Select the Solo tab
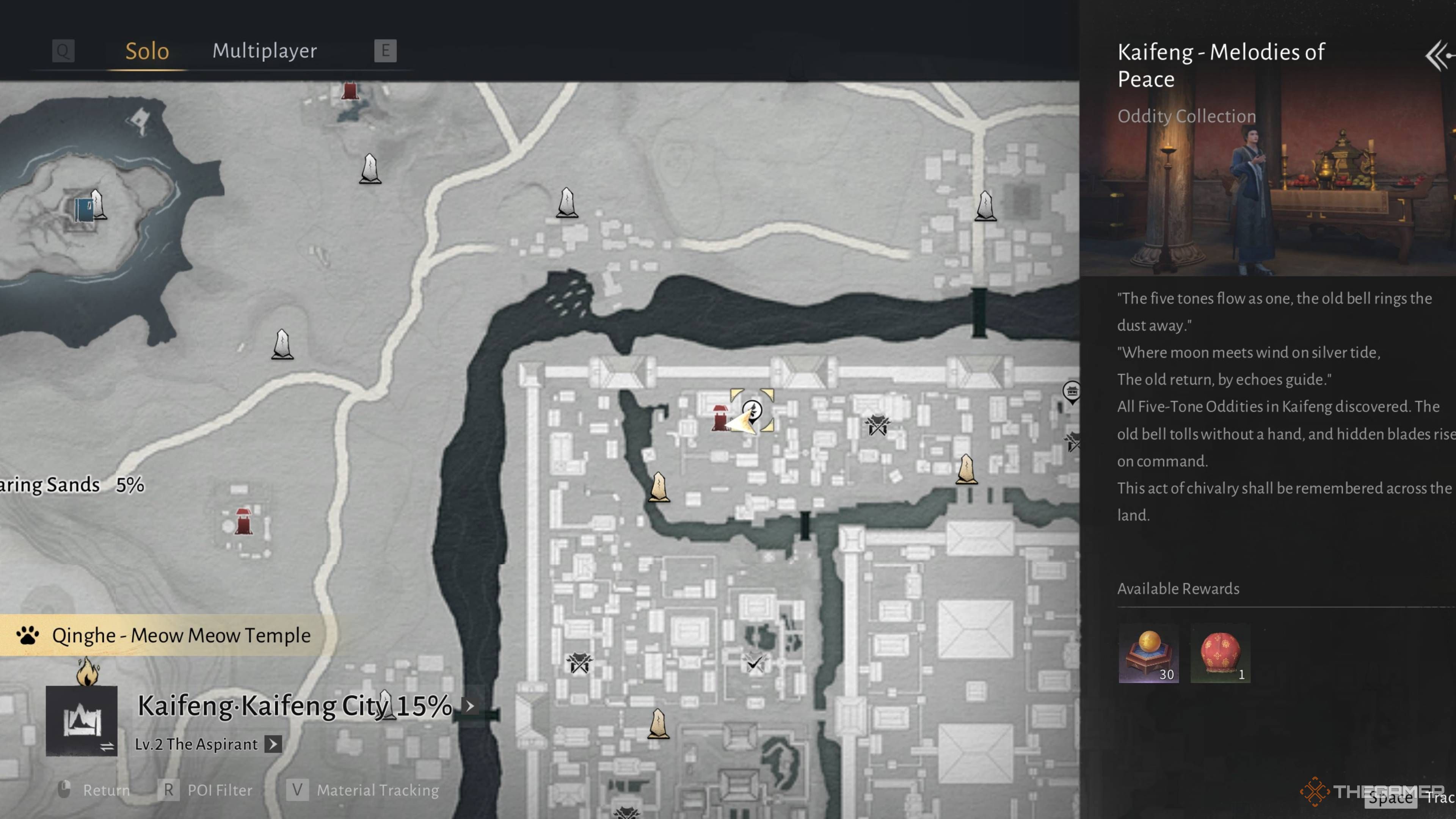This screenshot has height=819, width=1456. (x=147, y=51)
